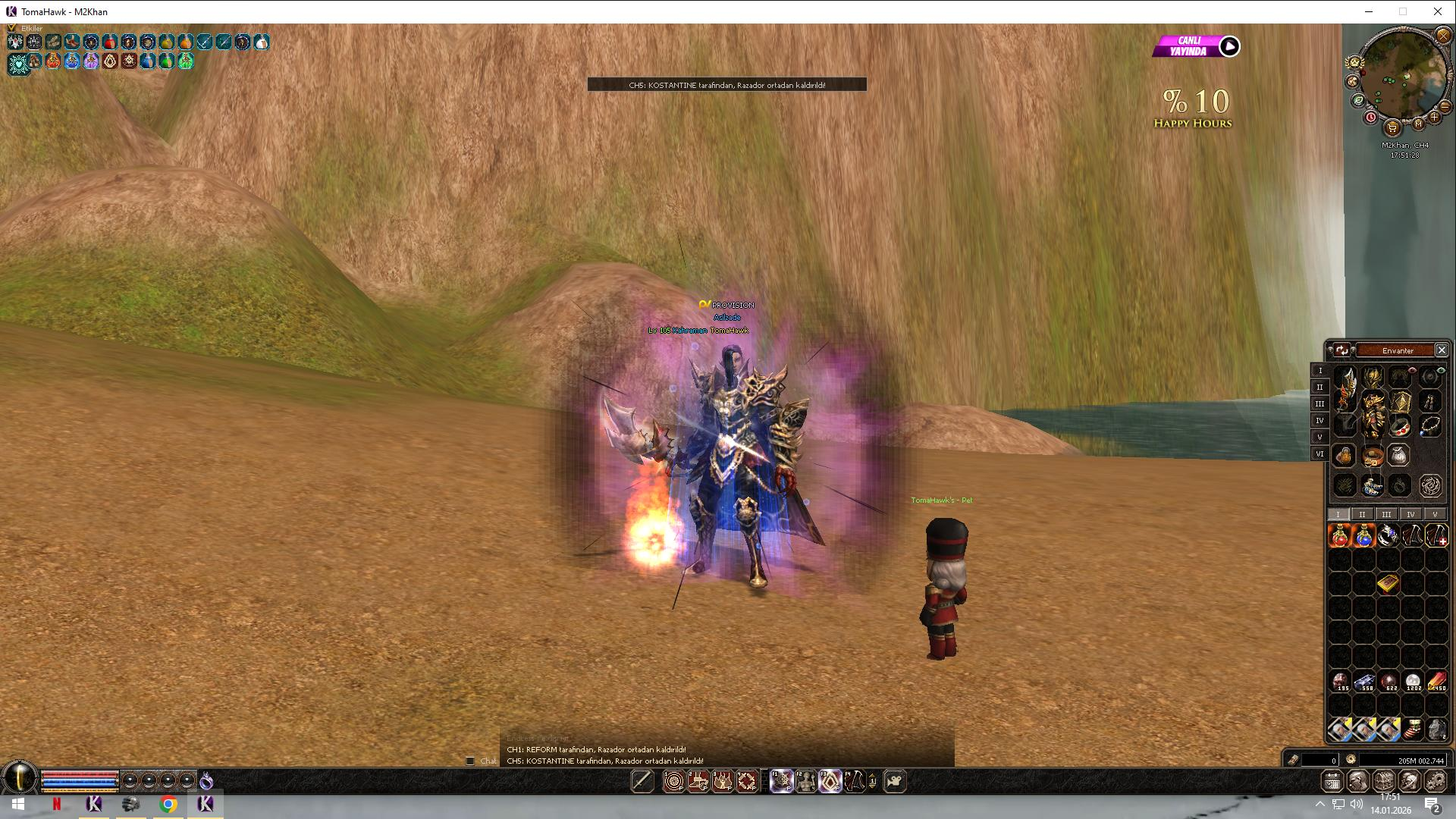This screenshot has height=819, width=1456.
Task: Zoom in the minimap with plus
Action: pyautogui.click(x=1434, y=118)
